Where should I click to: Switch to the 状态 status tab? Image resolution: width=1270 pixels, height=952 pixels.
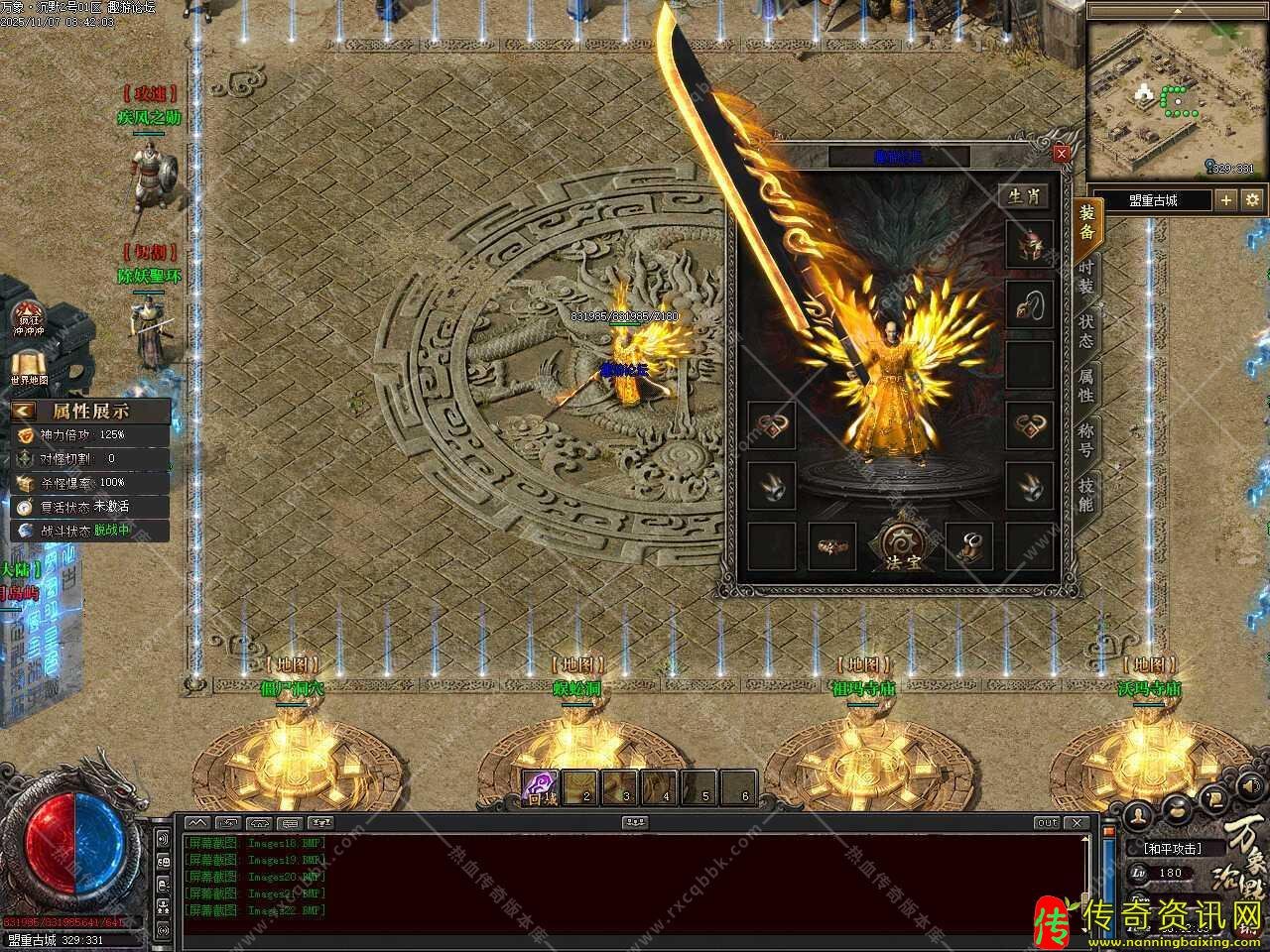(1086, 330)
